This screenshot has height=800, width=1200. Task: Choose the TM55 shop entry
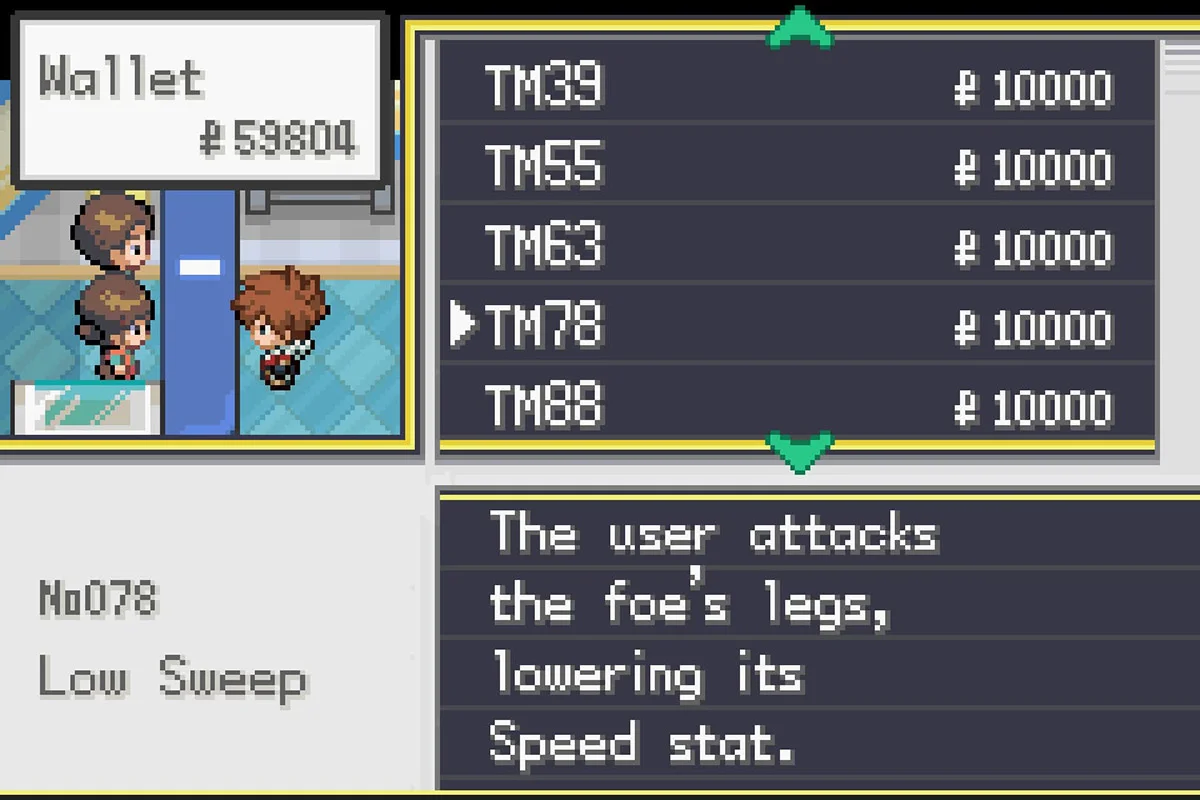click(545, 166)
